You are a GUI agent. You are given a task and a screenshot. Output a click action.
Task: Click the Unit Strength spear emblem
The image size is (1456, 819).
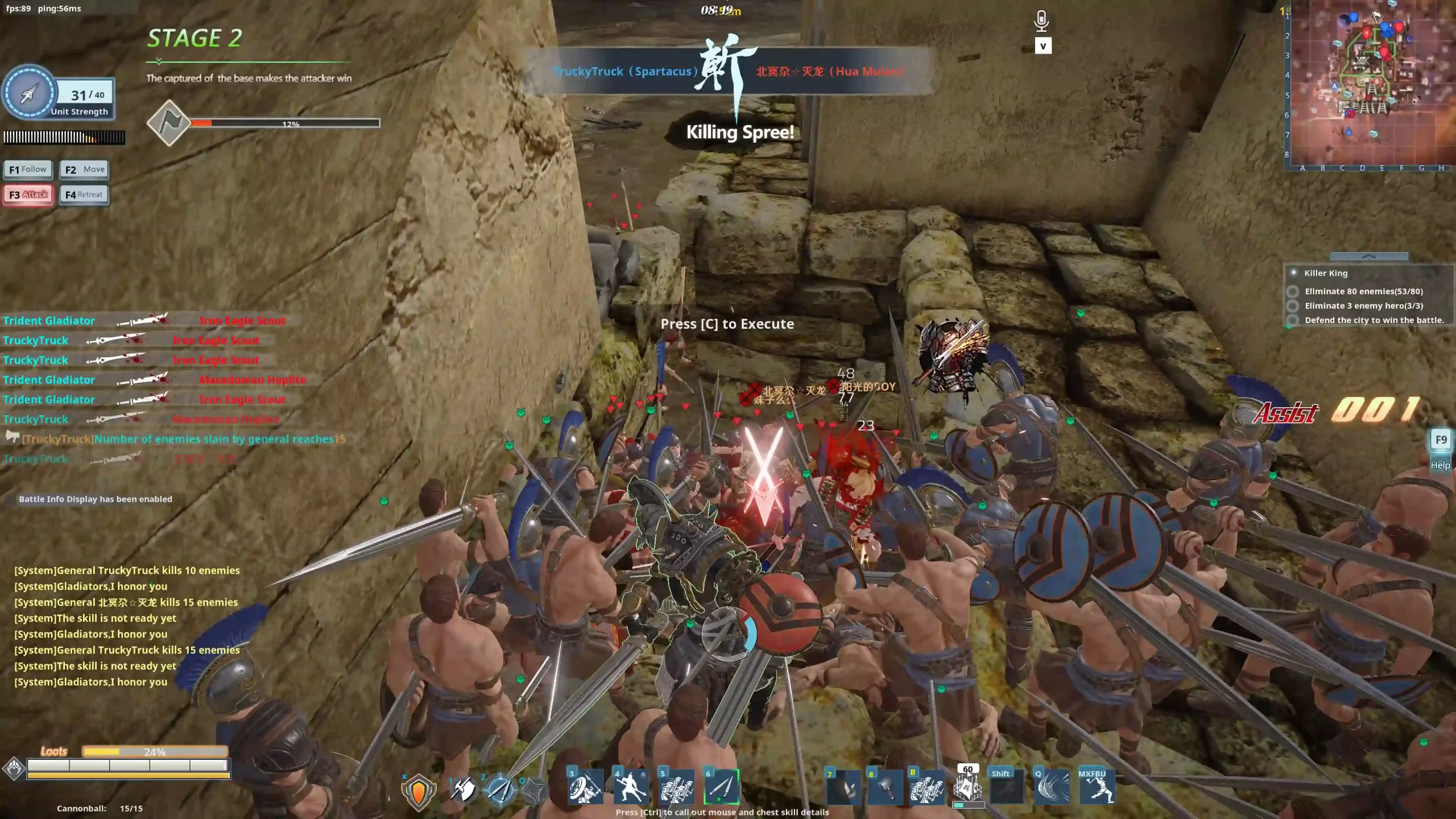coord(30,93)
